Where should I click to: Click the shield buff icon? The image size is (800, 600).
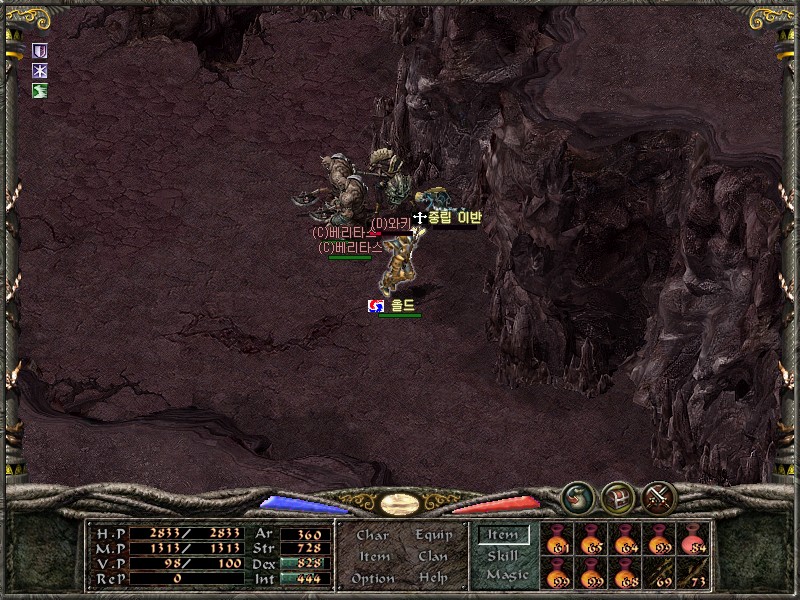pyautogui.click(x=40, y=51)
